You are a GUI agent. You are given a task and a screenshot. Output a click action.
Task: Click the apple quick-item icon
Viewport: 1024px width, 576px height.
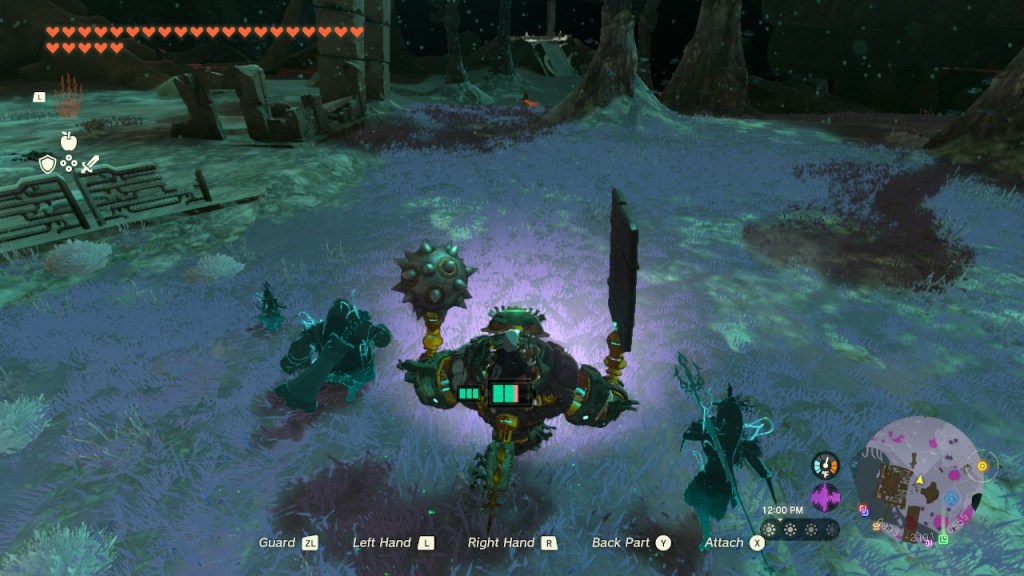coord(68,141)
